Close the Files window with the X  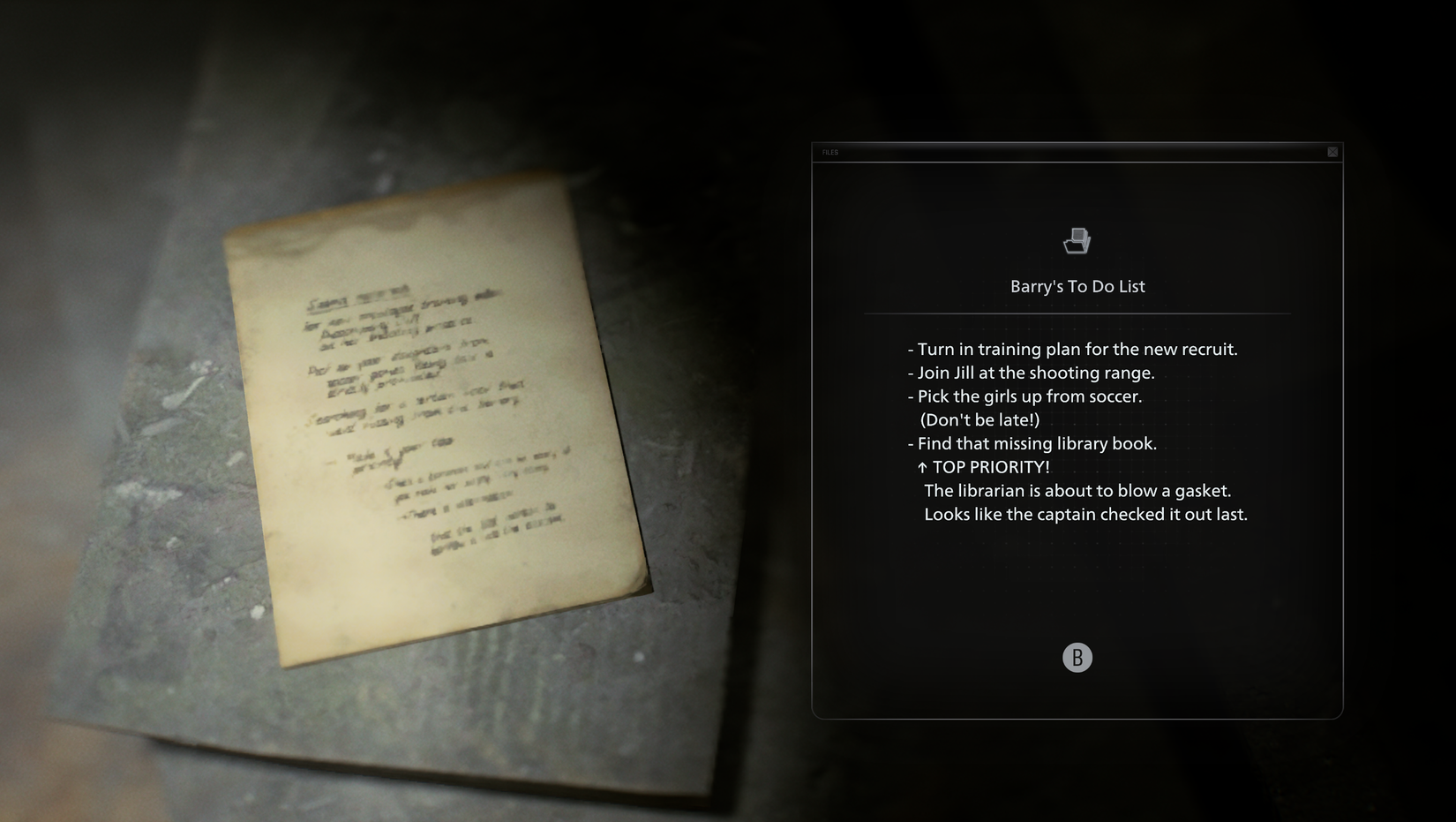click(1332, 152)
